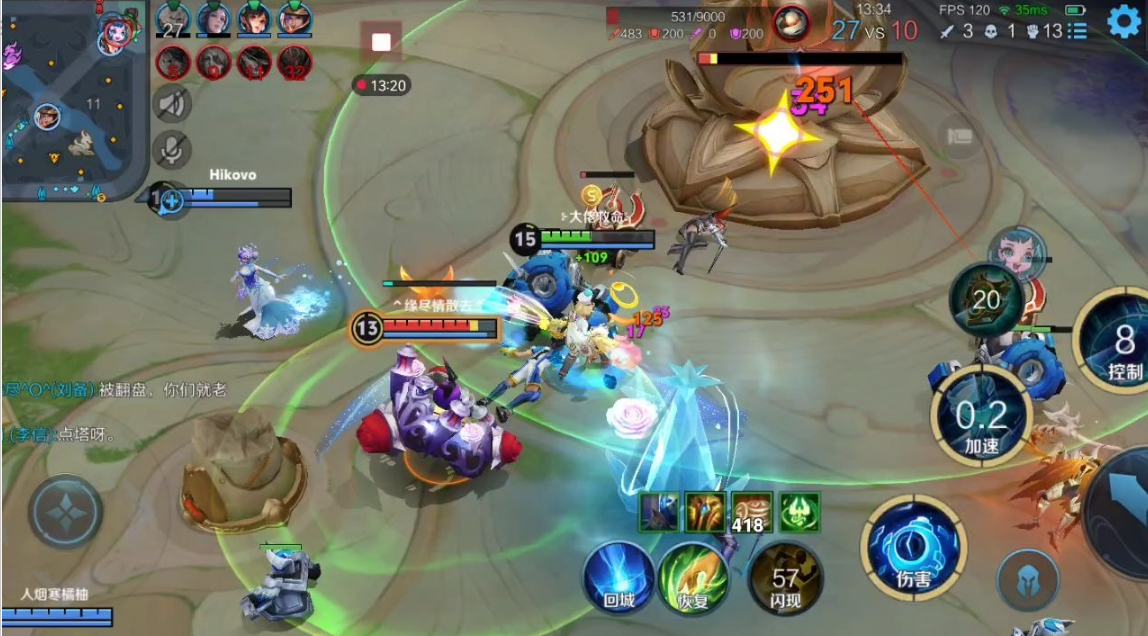Open the settings gear menu
Image resolution: width=1148 pixels, height=636 pixels.
click(1125, 21)
